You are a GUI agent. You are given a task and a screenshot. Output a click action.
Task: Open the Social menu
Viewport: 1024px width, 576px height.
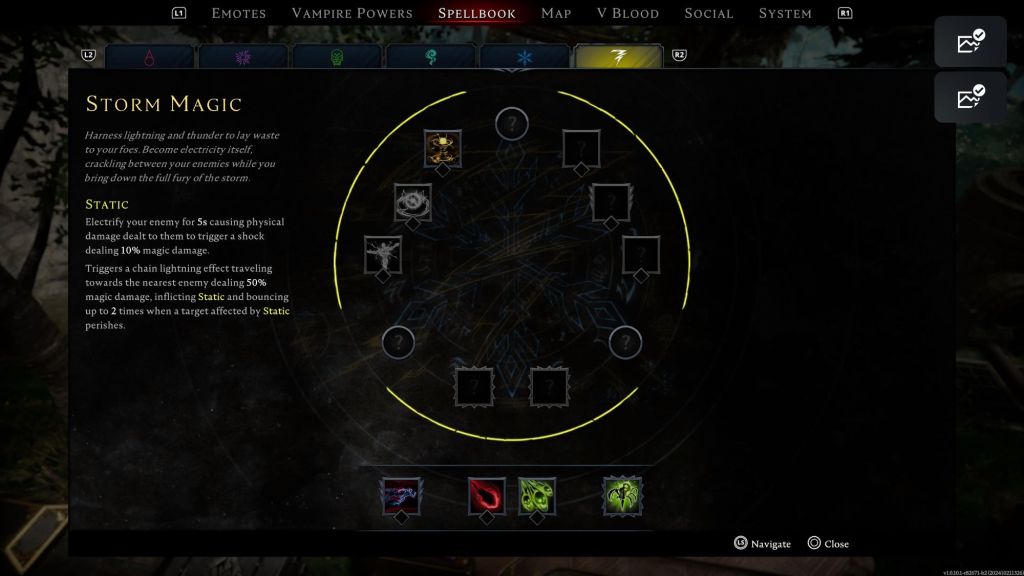coord(709,13)
